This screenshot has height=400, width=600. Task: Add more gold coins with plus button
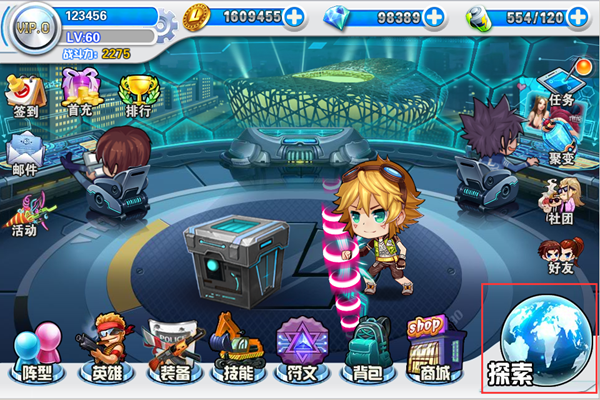coord(295,17)
